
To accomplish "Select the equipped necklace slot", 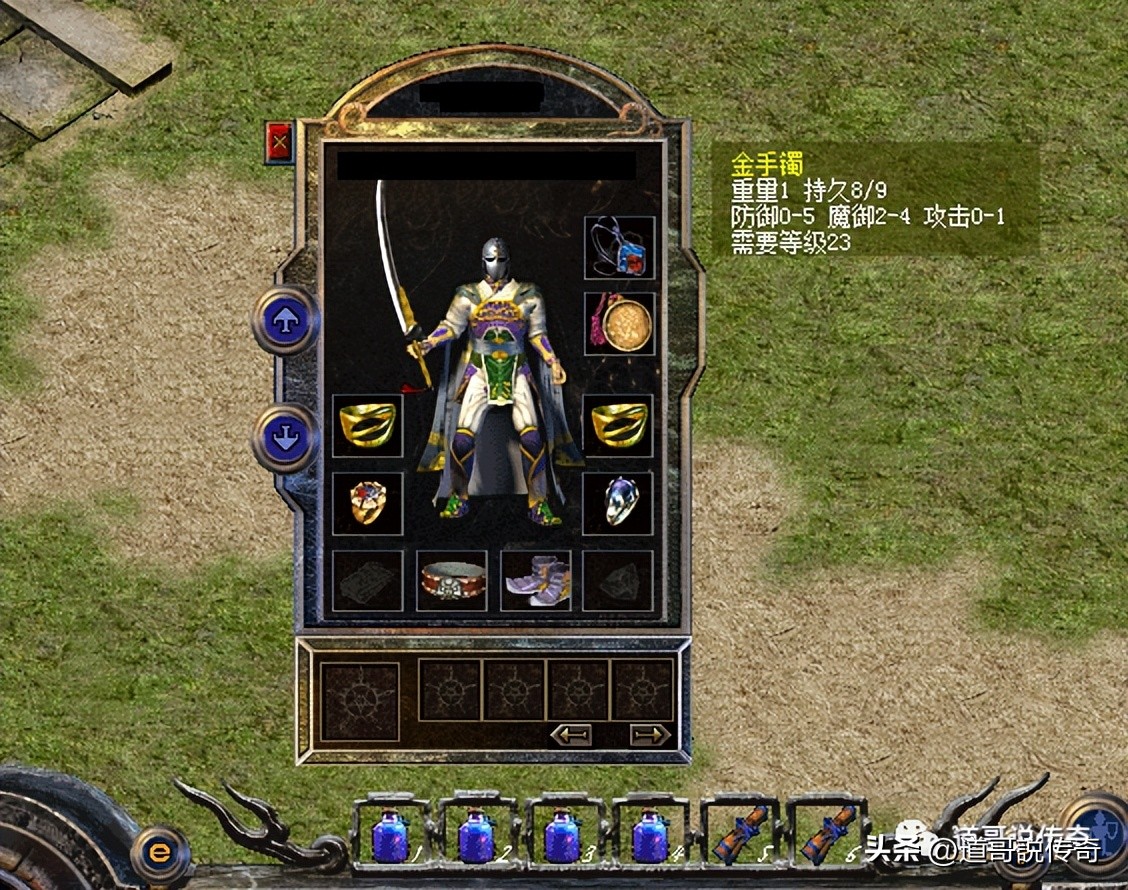I will [x=619, y=248].
